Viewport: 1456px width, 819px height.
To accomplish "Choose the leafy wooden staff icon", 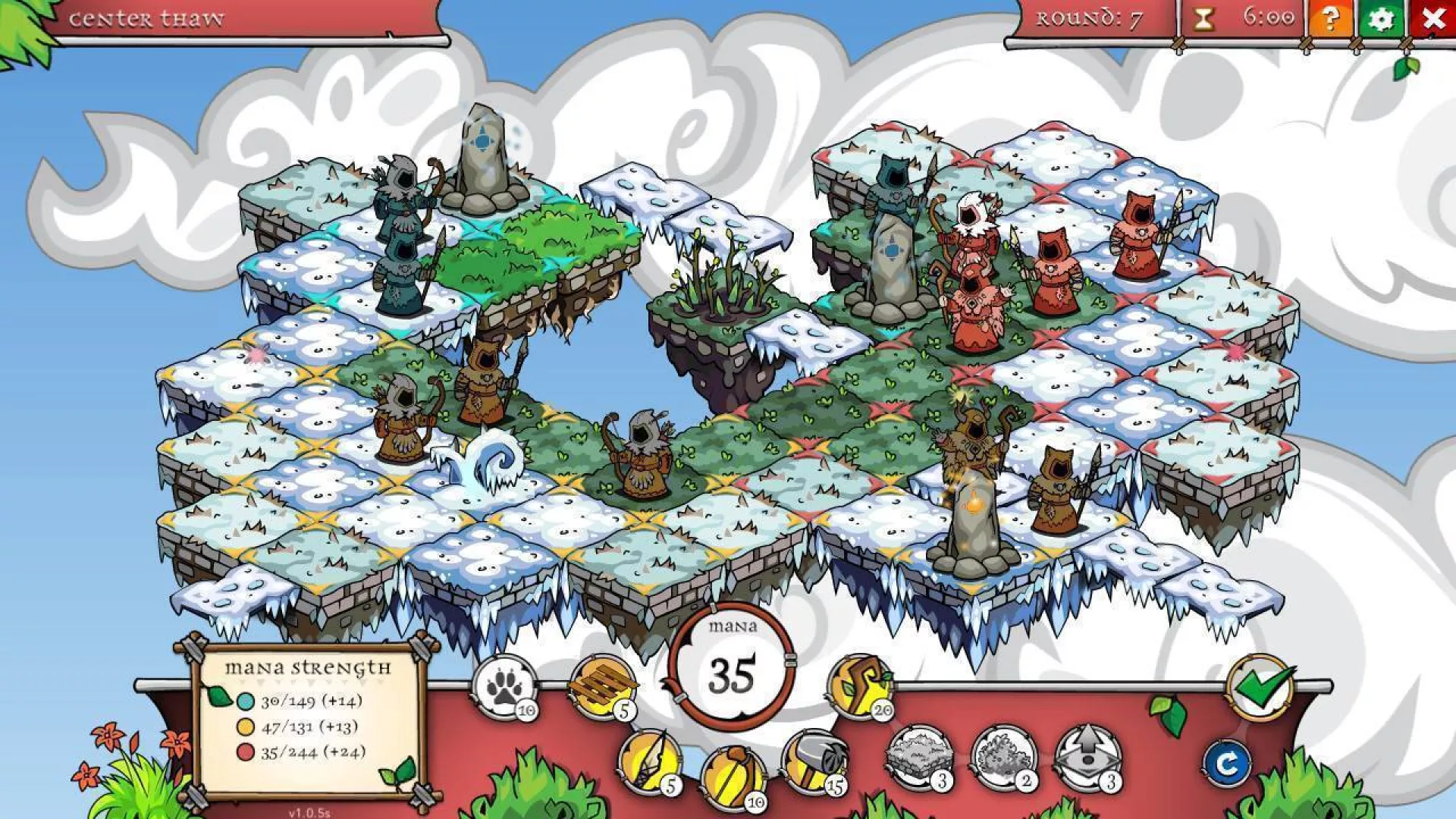I will coord(860,685).
